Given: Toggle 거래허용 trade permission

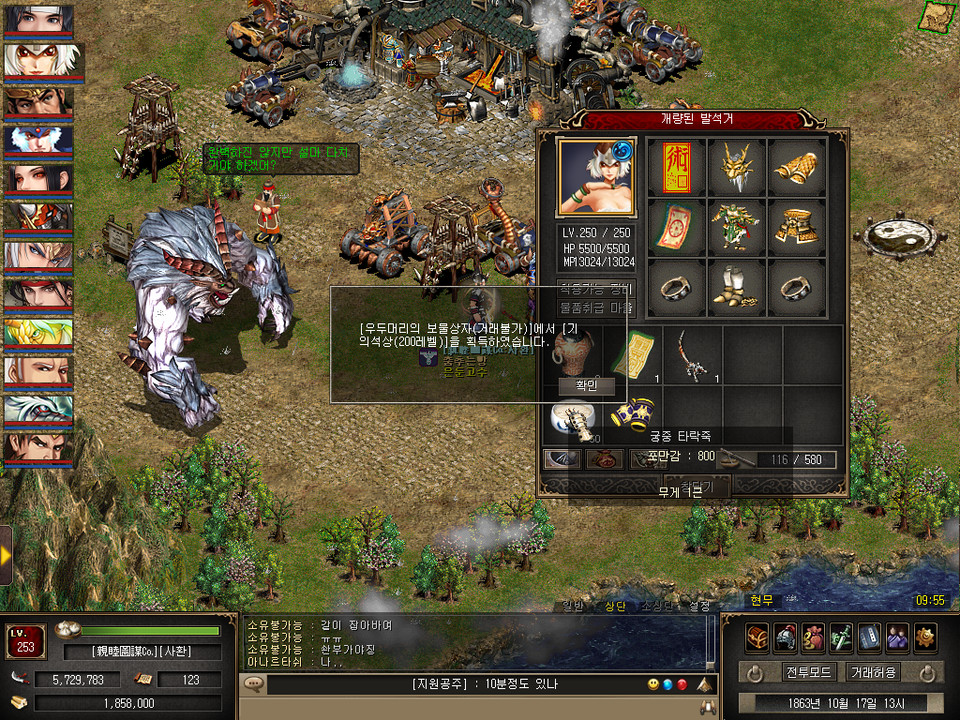Looking at the screenshot, I should coord(873,672).
